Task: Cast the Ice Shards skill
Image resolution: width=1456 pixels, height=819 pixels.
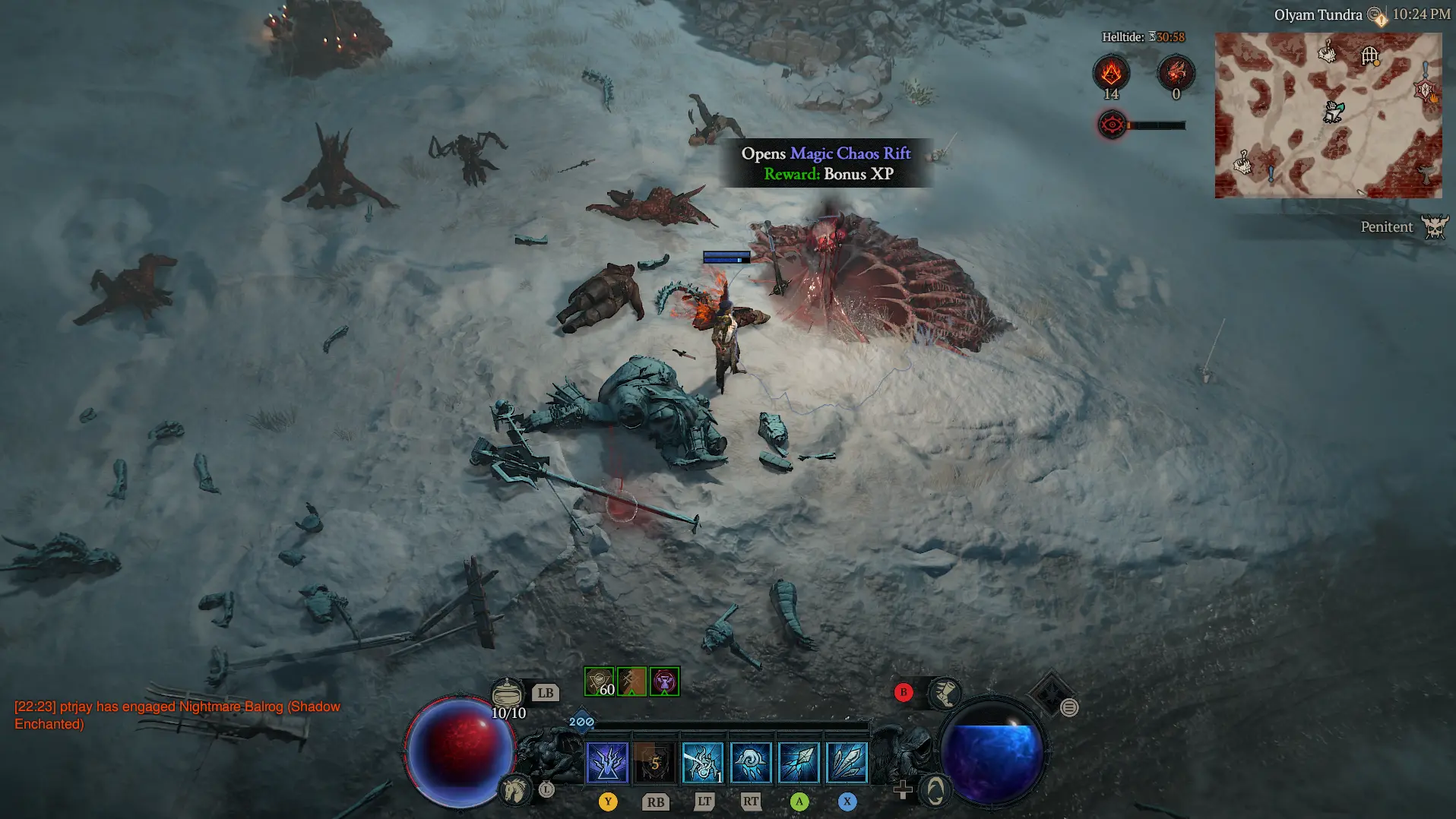Action: 799,763
